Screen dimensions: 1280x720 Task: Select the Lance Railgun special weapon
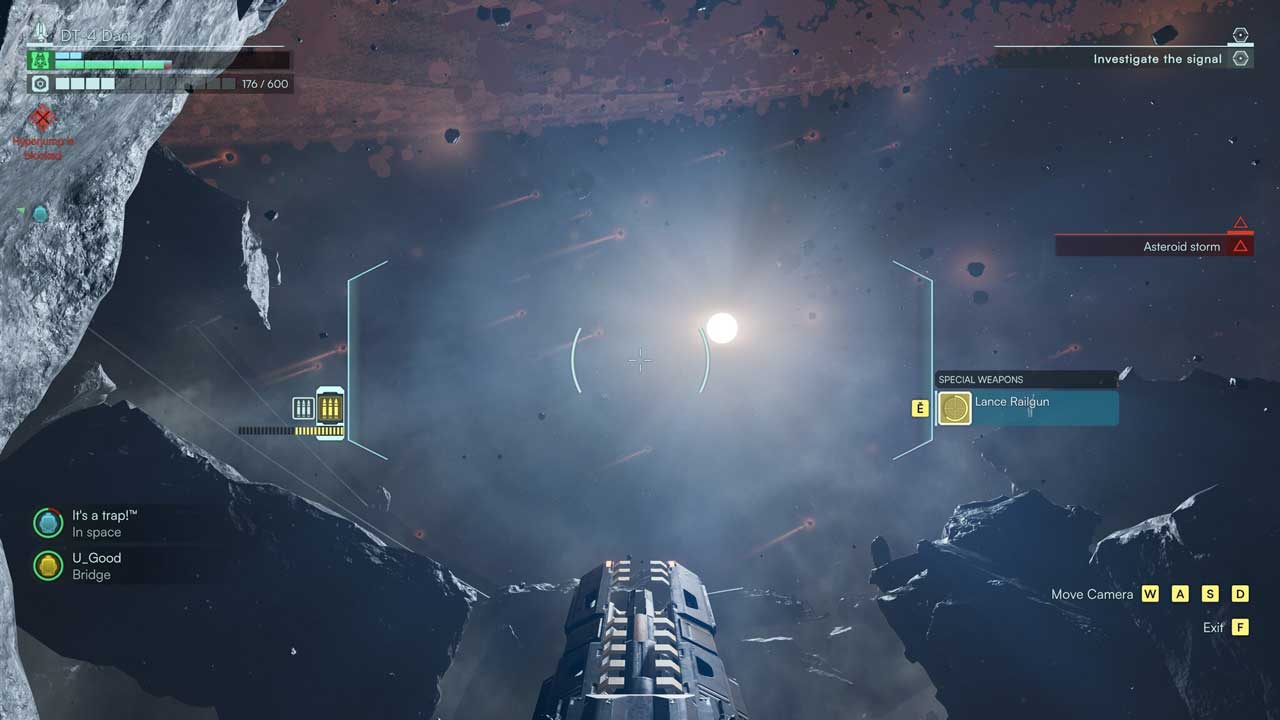click(1026, 408)
